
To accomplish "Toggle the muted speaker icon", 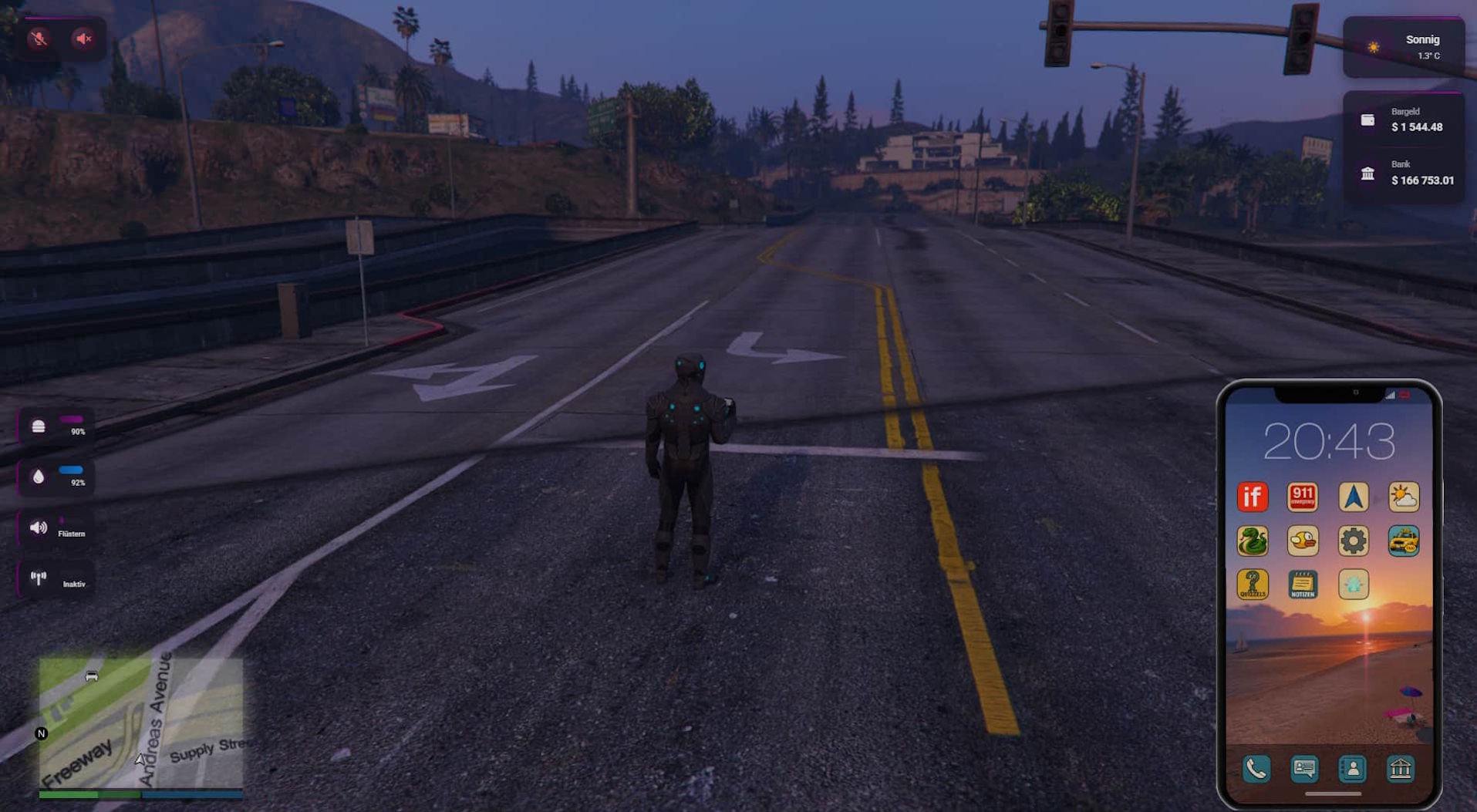I will coord(83,39).
